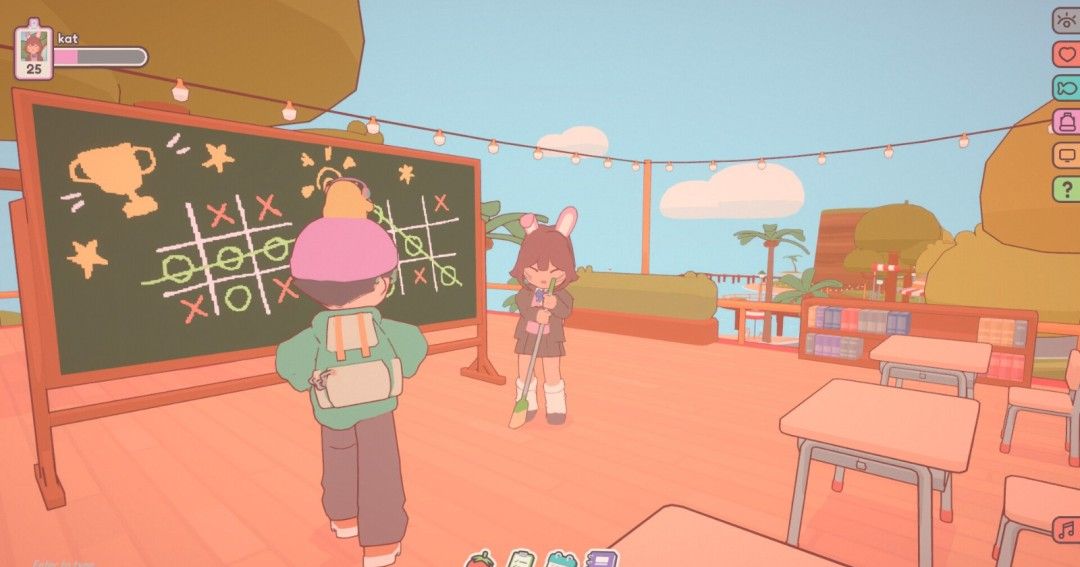Toggle the eye visibility icon
Viewport: 1080px width, 567px height.
click(x=1066, y=21)
